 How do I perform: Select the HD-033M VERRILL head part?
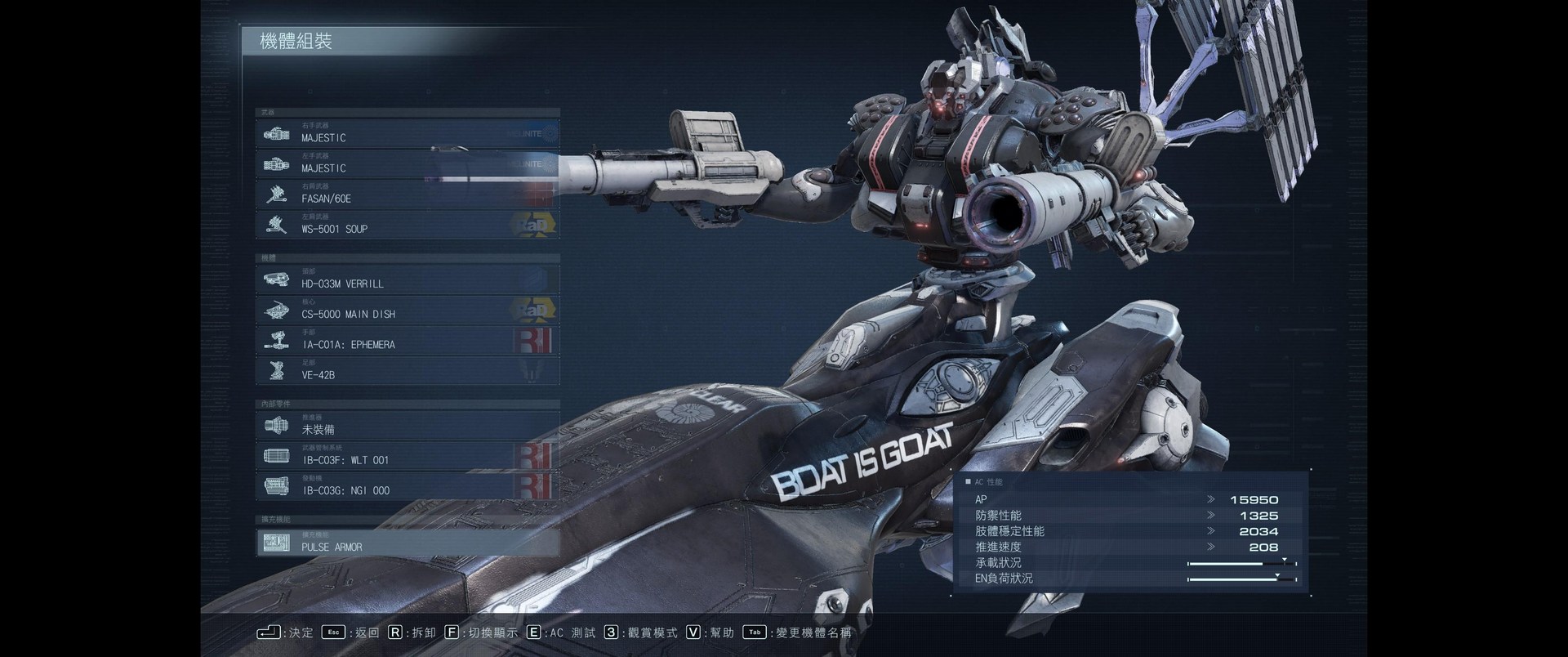coord(407,279)
